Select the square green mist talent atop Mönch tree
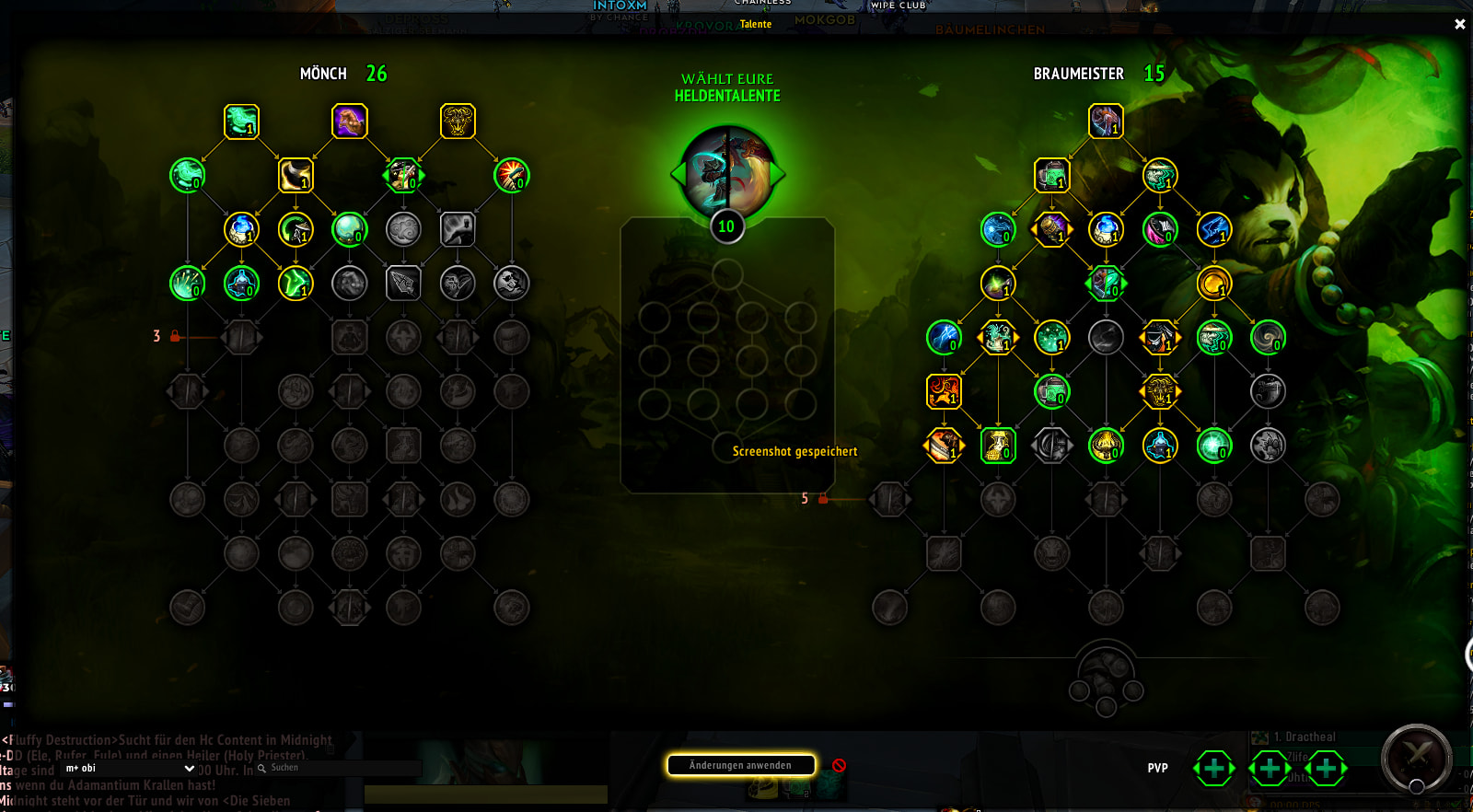This screenshot has height=812, width=1473. [x=241, y=122]
